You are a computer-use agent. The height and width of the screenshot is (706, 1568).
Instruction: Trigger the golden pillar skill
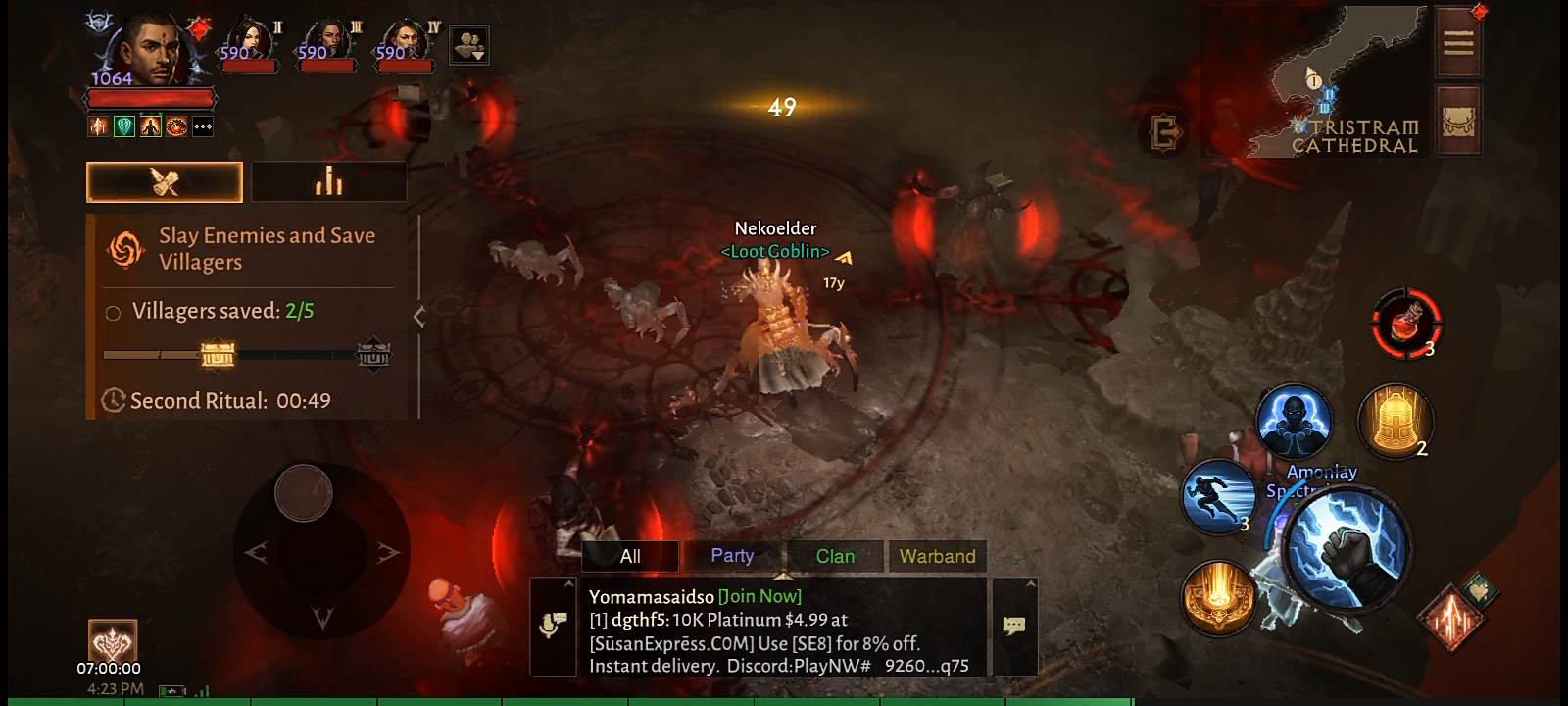[x=1218, y=596]
